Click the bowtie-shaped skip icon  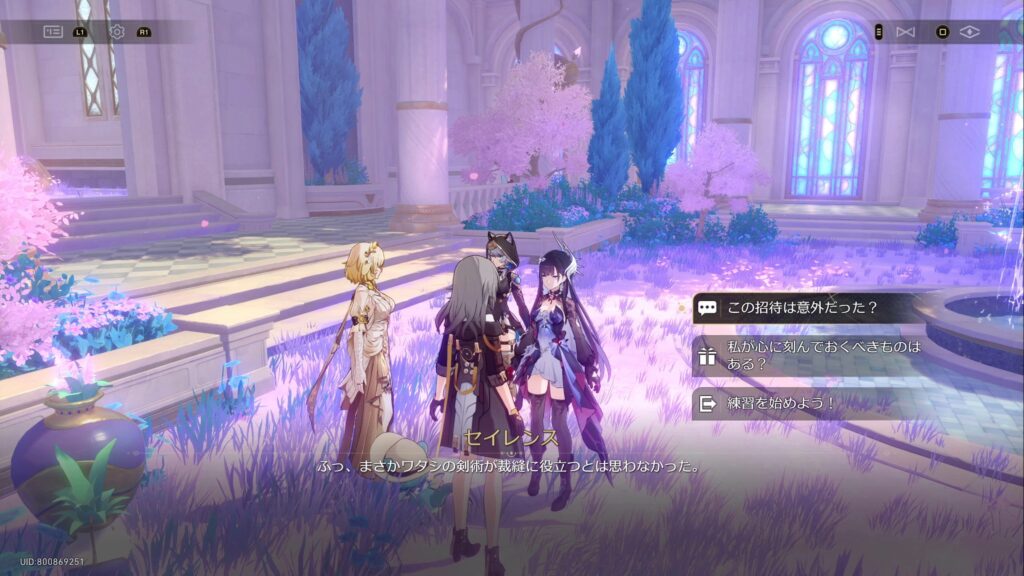click(905, 32)
